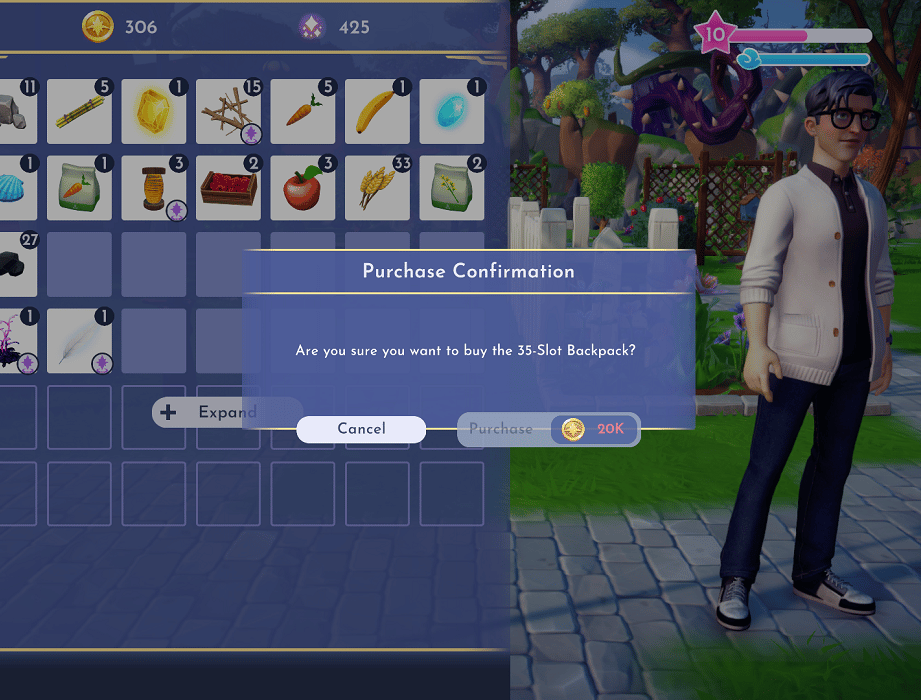Select the carrot seed bag slot
921x700 pixels.
pyautogui.click(x=79, y=187)
